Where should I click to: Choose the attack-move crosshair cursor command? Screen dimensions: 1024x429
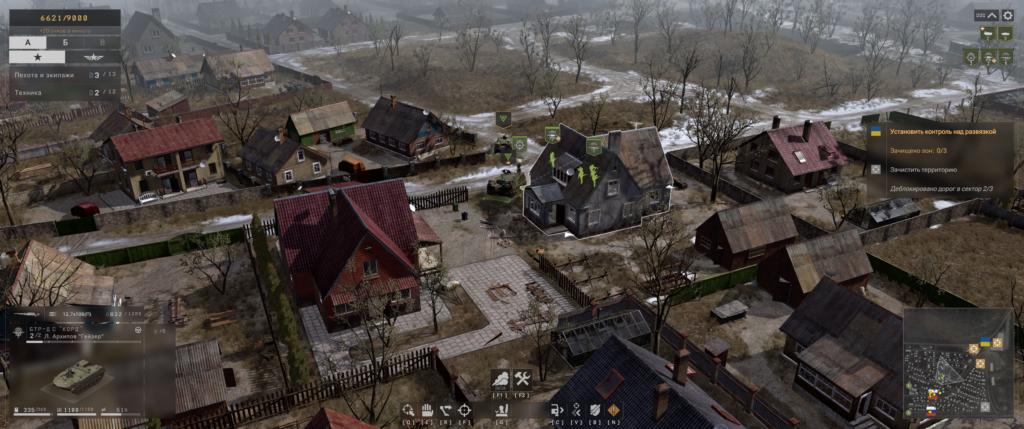409,410
